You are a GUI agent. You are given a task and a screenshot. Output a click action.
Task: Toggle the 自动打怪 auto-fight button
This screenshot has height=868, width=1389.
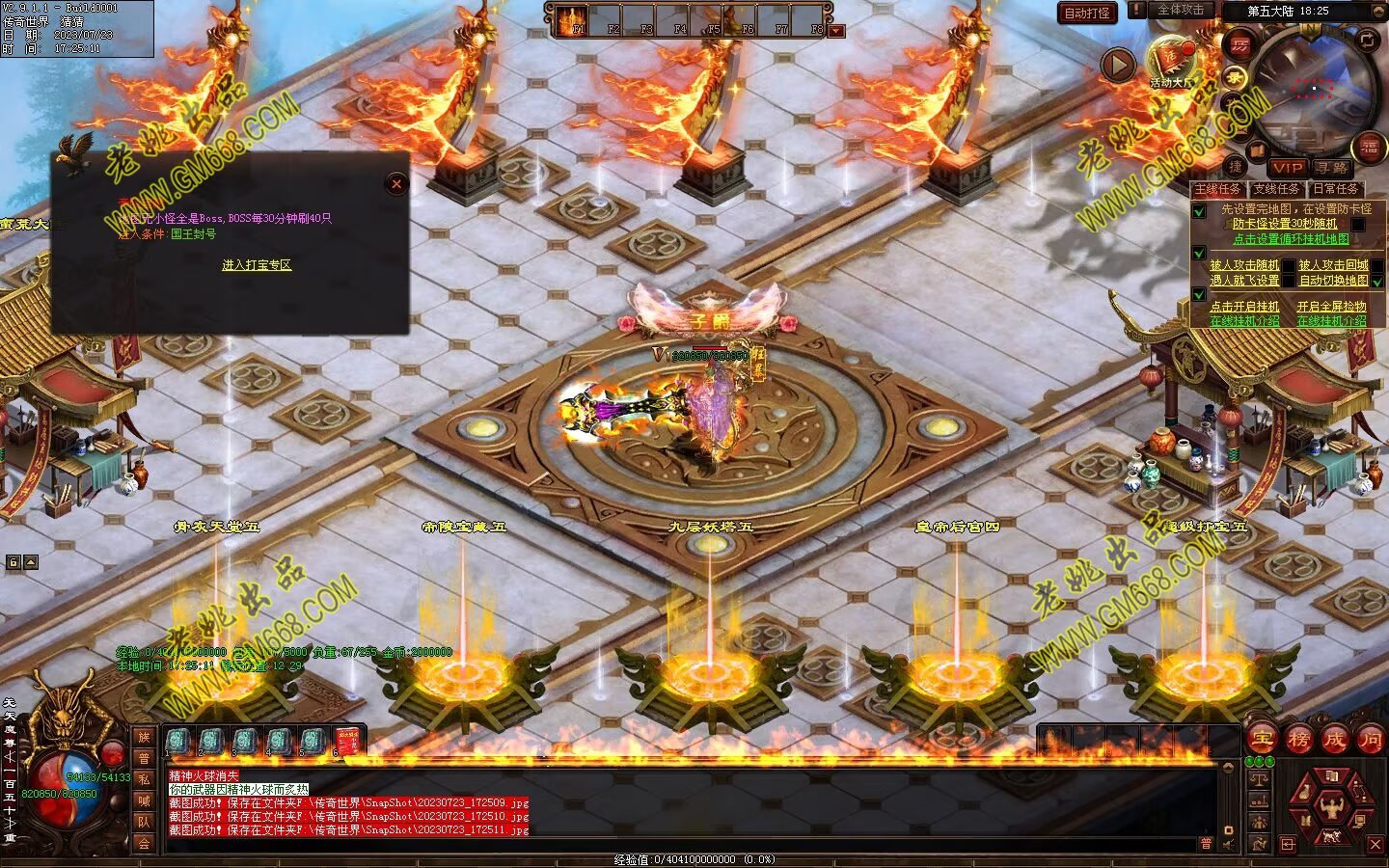pos(1087,13)
